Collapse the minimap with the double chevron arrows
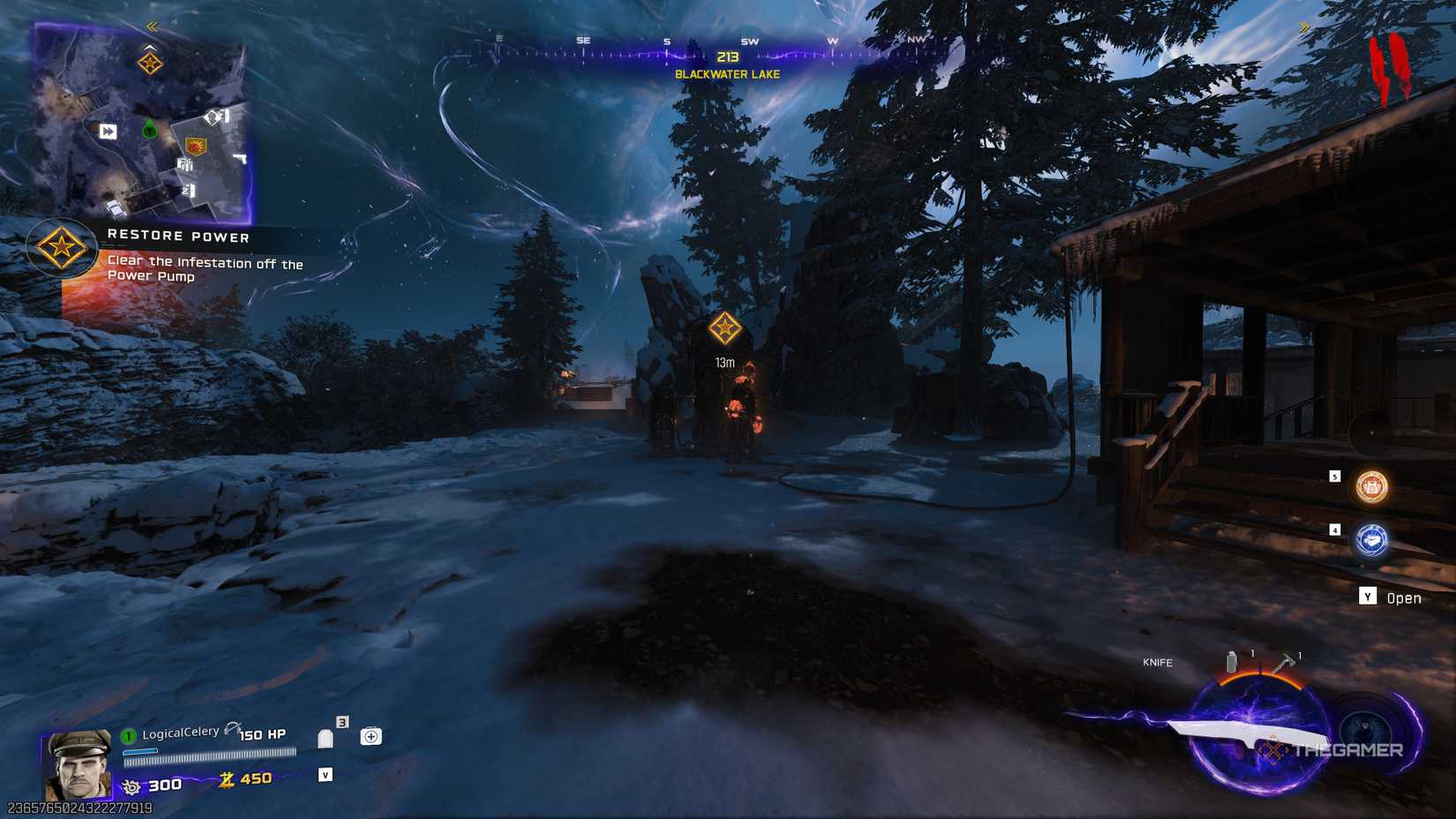The height and width of the screenshot is (819, 1456). [x=151, y=26]
